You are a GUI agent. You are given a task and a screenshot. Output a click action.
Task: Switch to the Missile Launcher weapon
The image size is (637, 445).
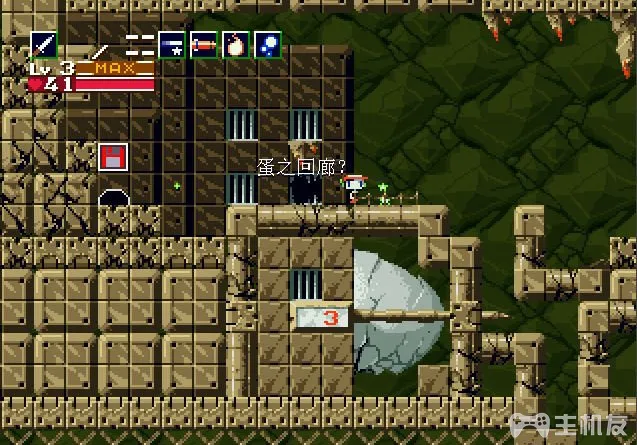coord(204,45)
